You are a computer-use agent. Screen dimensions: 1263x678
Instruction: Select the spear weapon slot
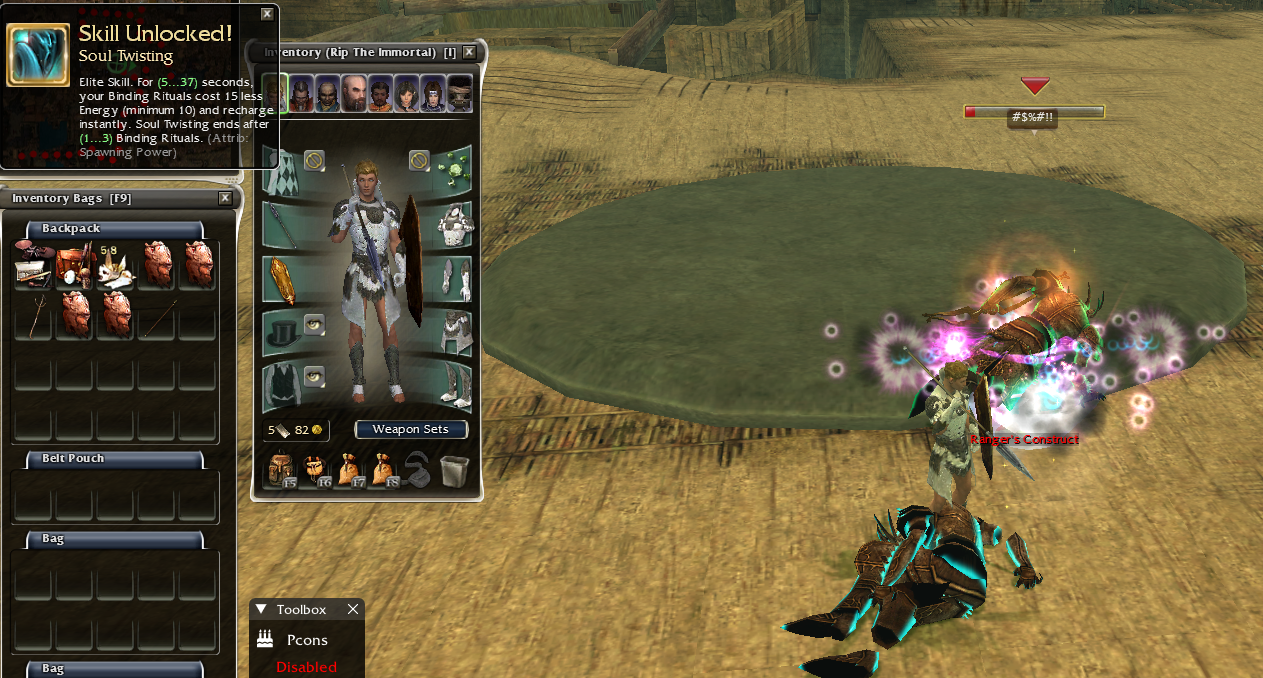pos(282,227)
